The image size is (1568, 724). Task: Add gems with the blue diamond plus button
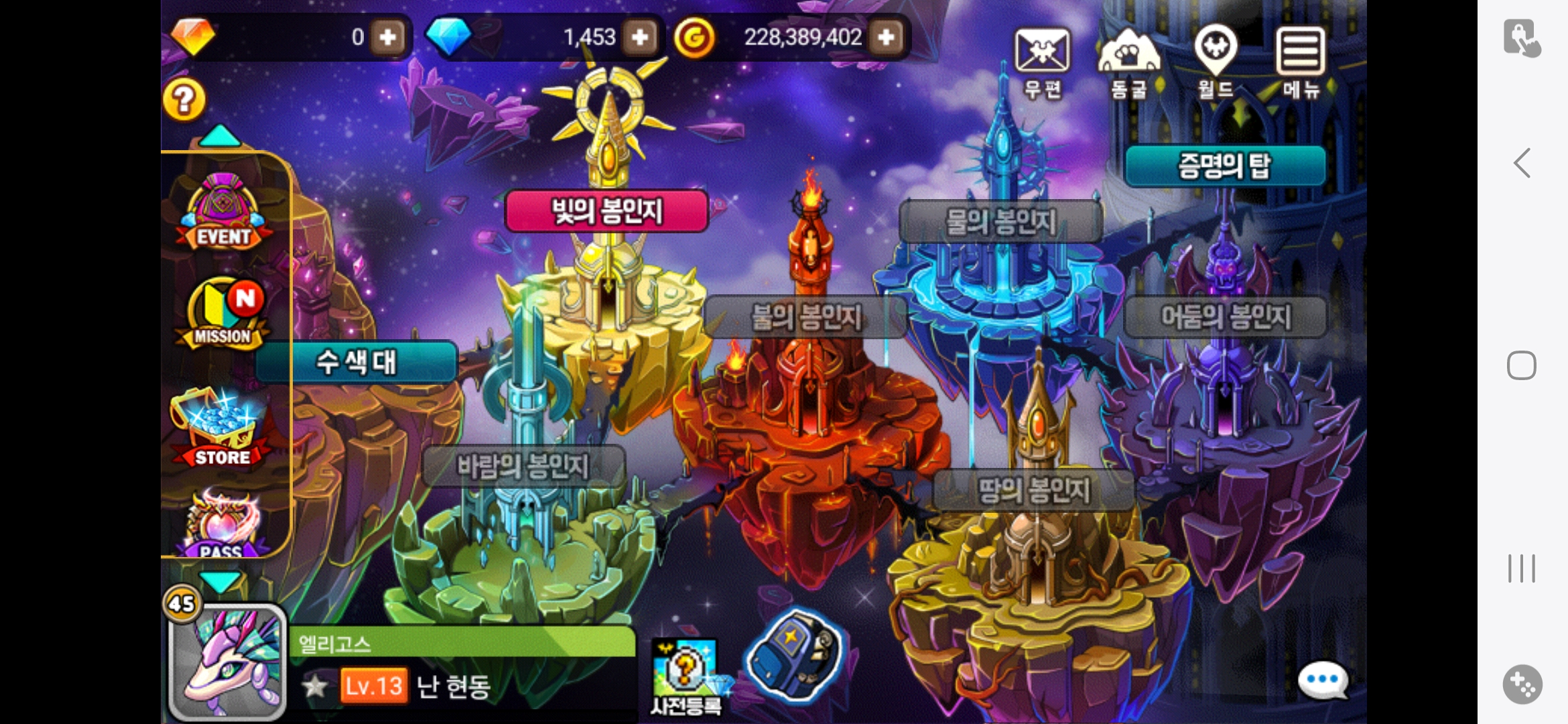640,37
